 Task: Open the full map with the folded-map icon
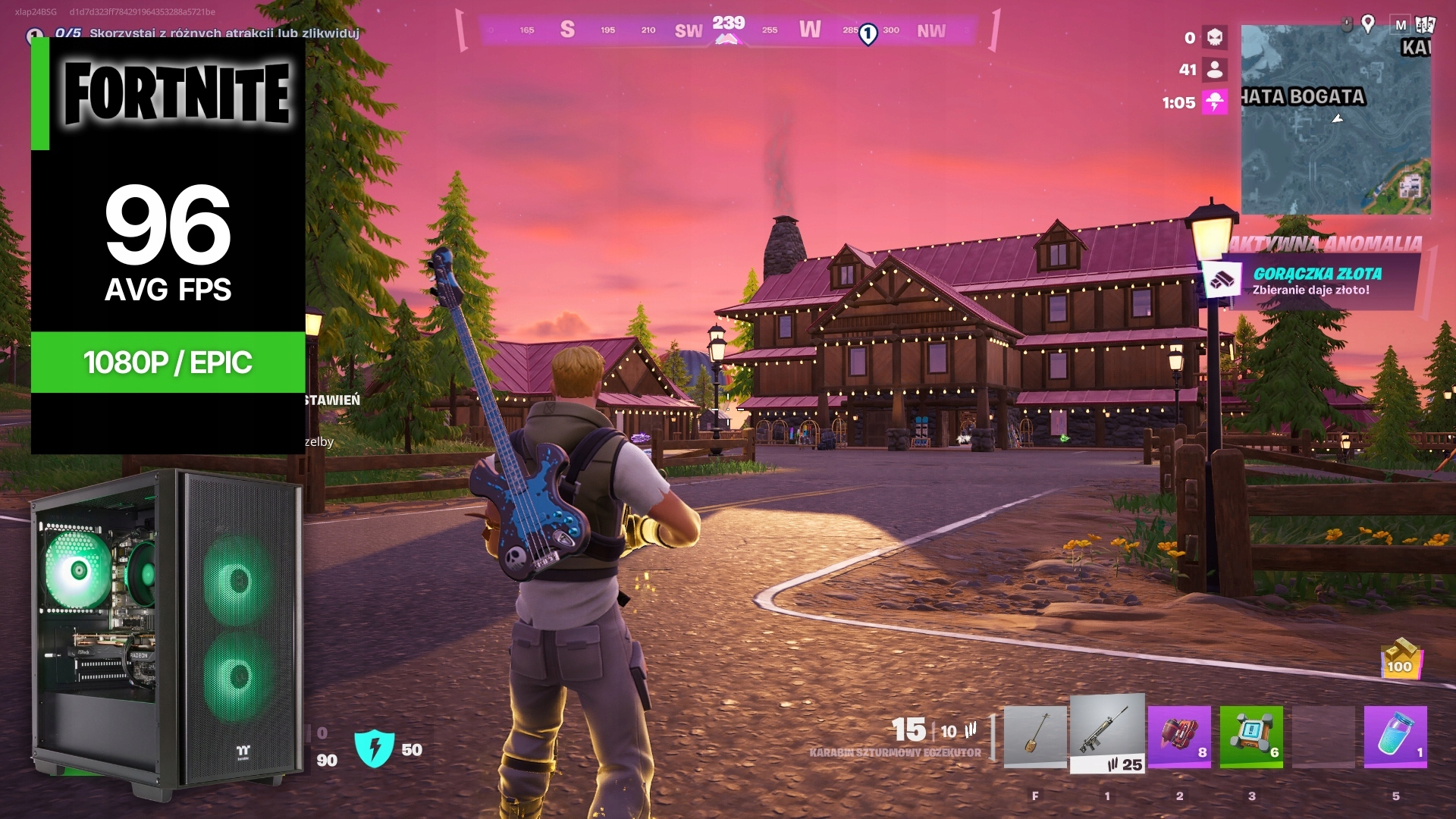click(1426, 24)
